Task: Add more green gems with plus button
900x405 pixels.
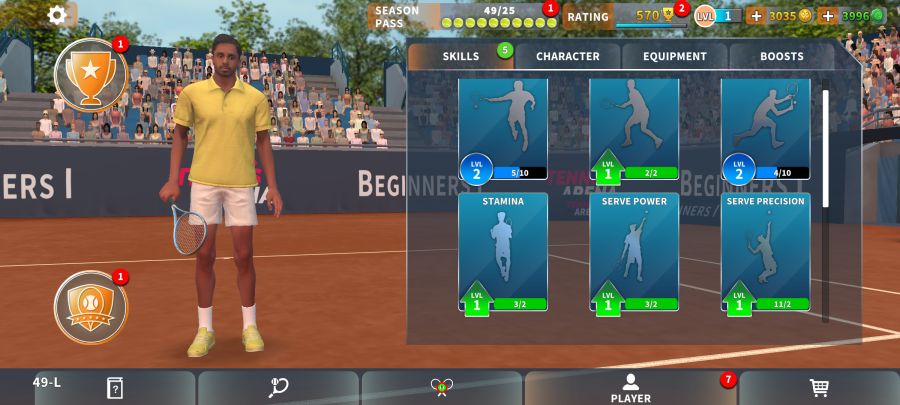Action: (x=827, y=16)
